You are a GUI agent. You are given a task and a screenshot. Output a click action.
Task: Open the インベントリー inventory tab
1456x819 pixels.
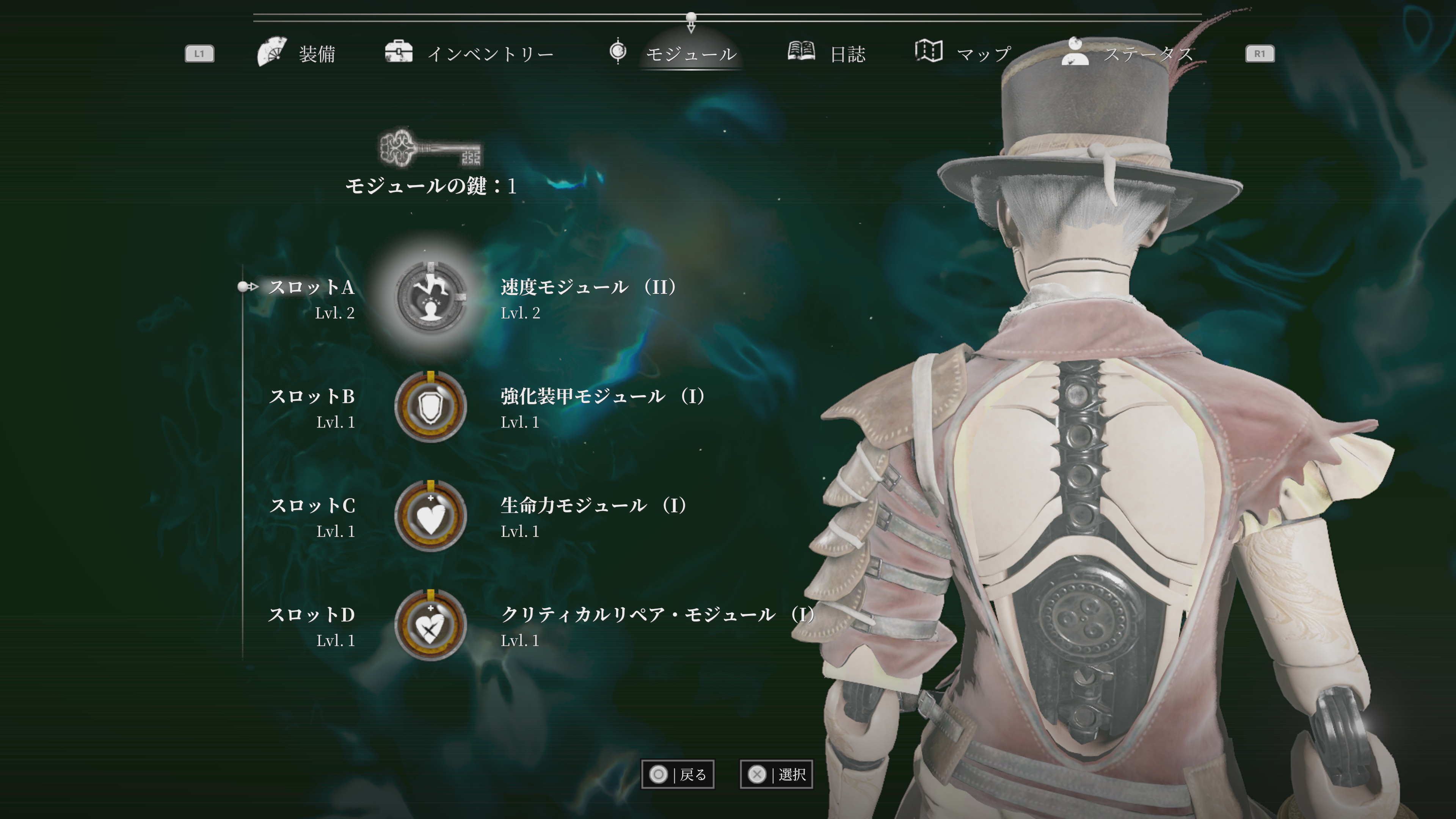coord(469,54)
